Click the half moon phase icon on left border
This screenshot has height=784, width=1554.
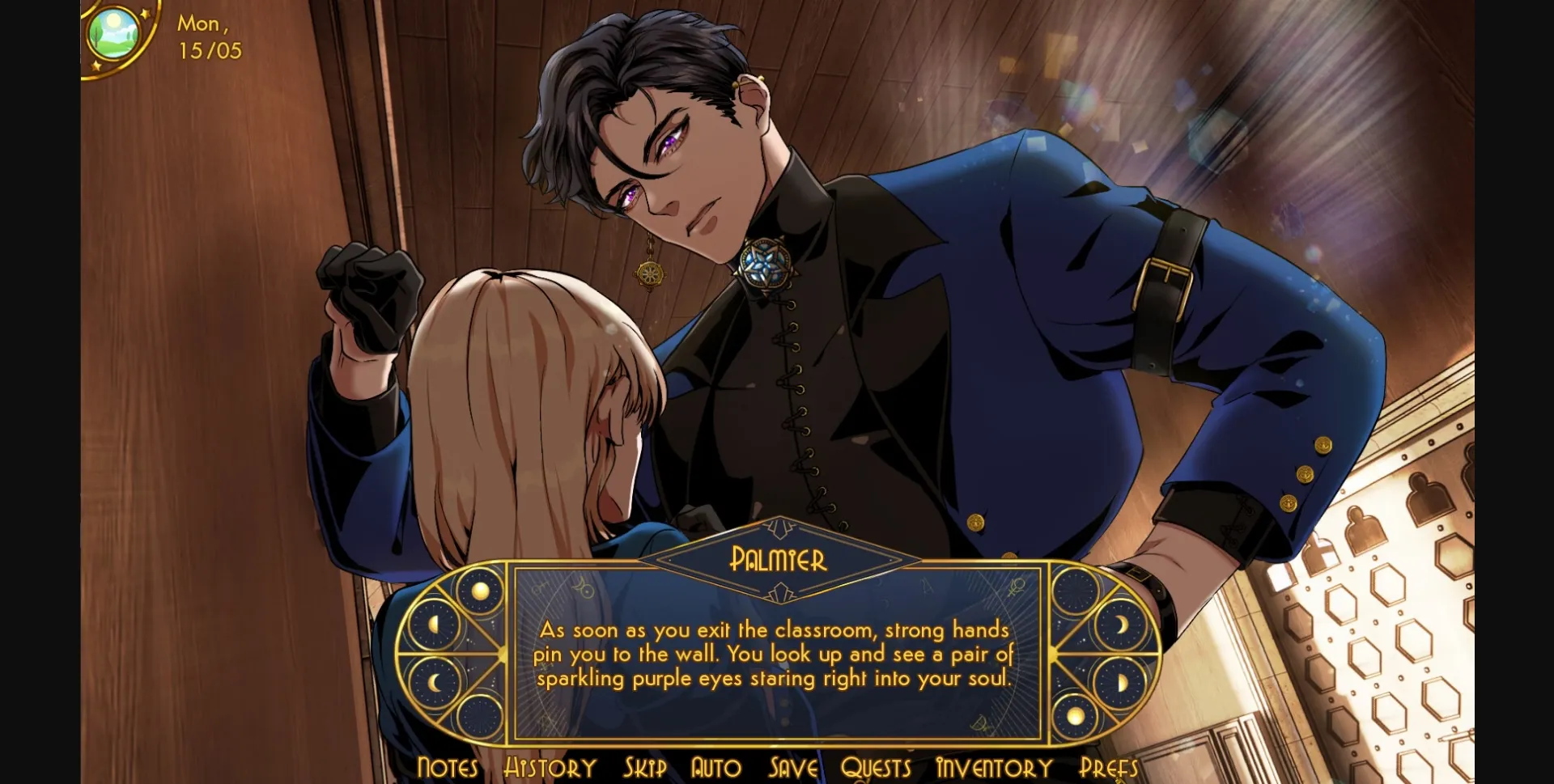tap(434, 624)
